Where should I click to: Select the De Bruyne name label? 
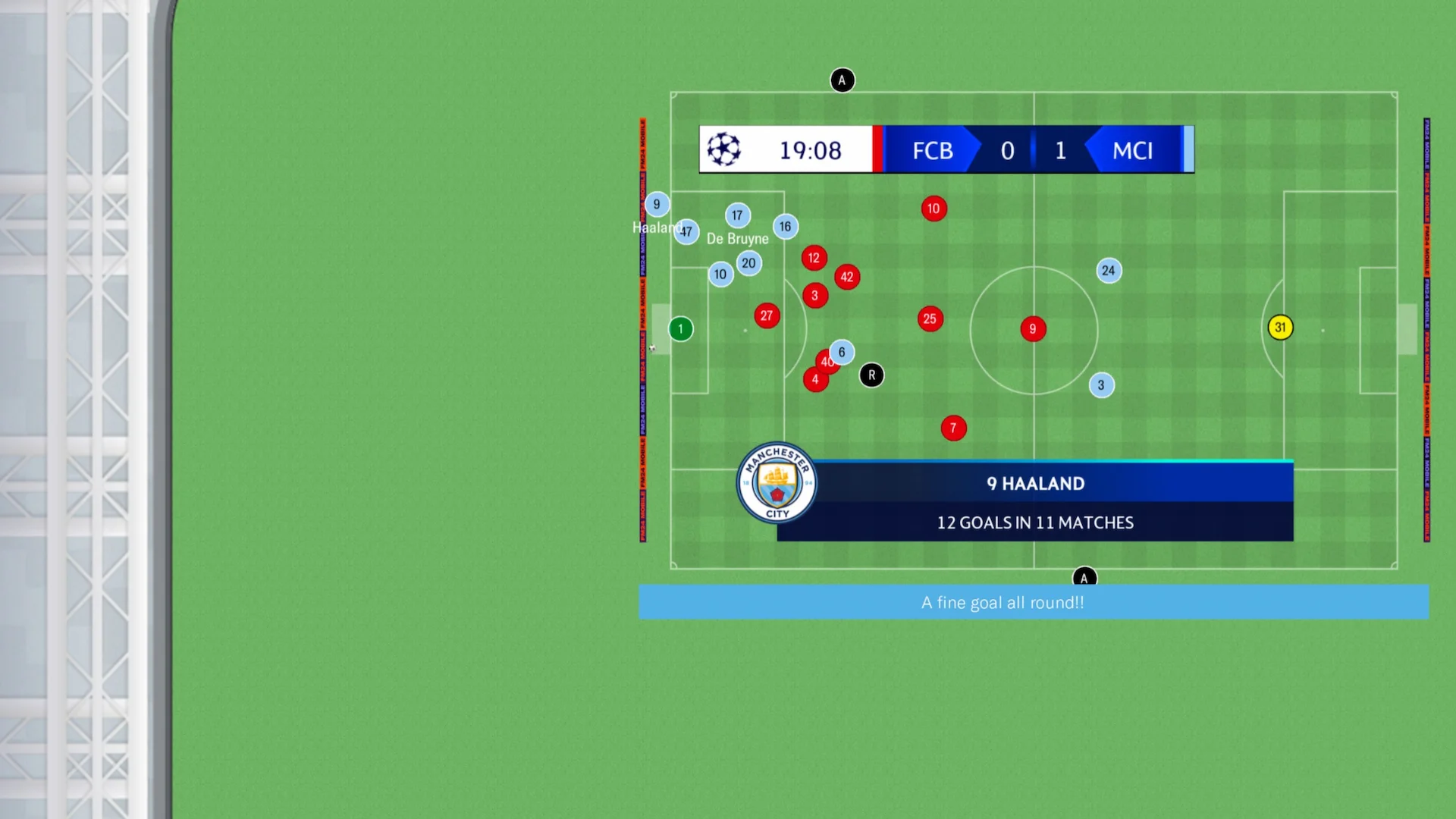738,238
